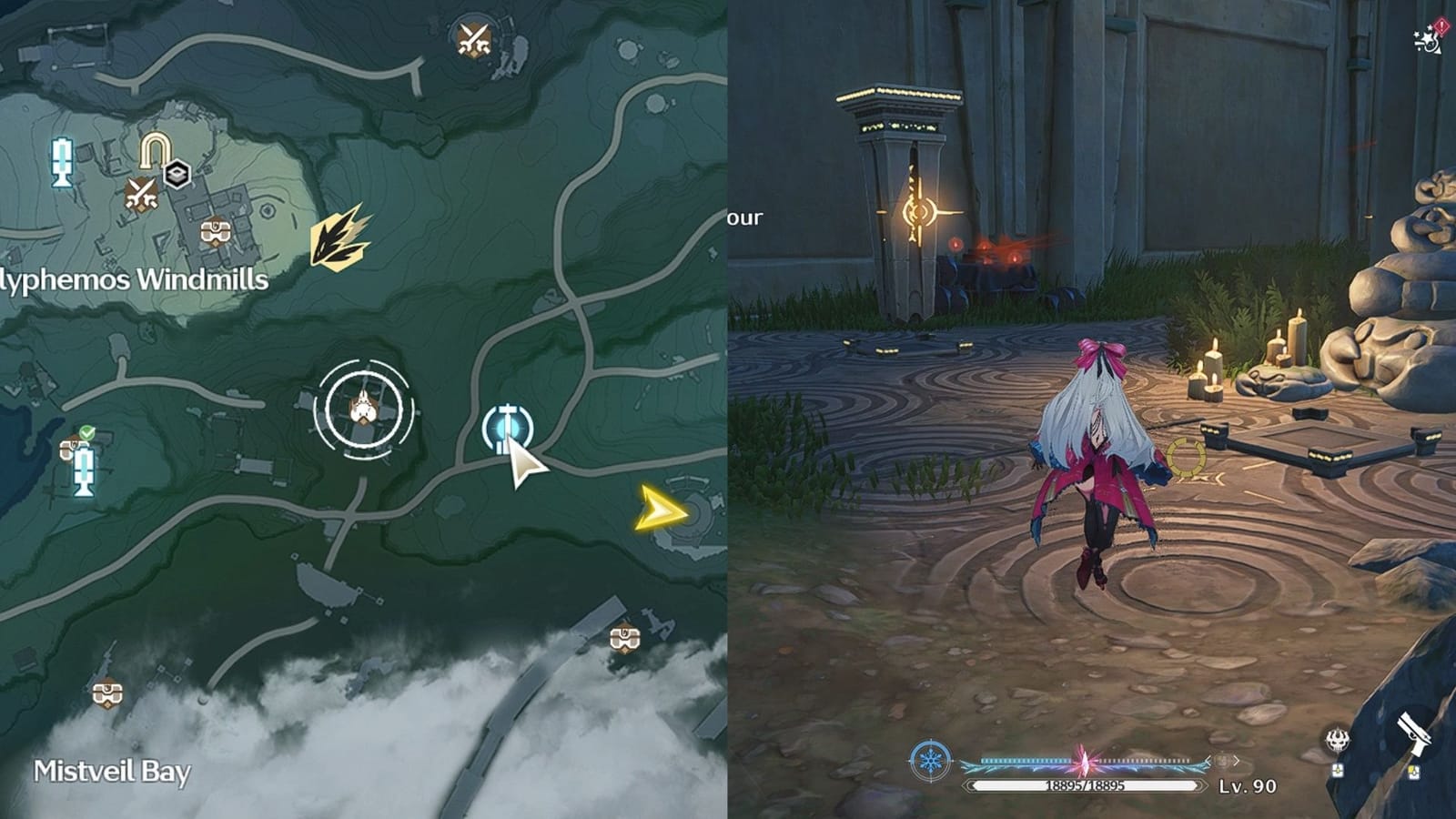The width and height of the screenshot is (1456, 819).
Task: Select the crossed swords marker at map top
Action: pos(476,38)
